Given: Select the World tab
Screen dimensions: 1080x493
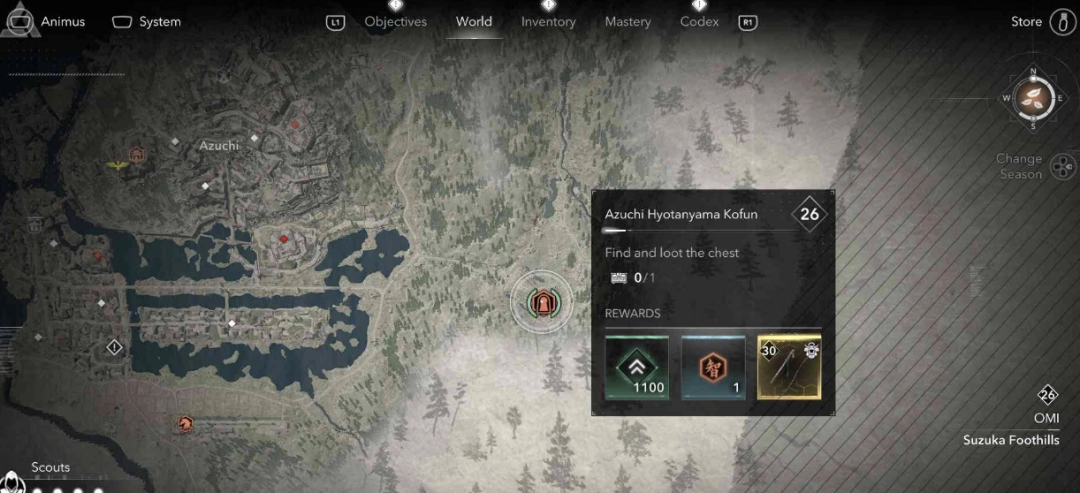Looking at the screenshot, I should (474, 22).
